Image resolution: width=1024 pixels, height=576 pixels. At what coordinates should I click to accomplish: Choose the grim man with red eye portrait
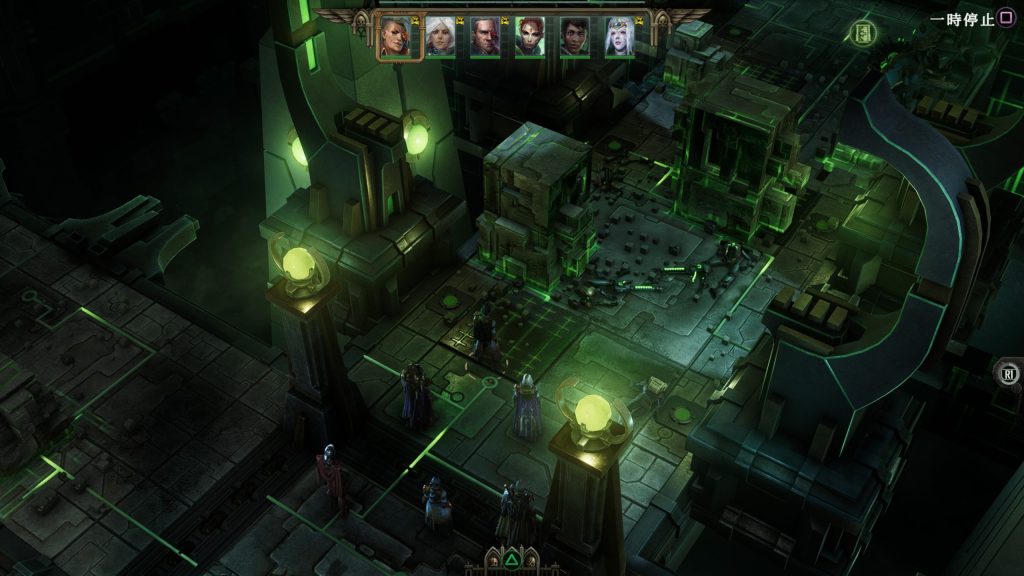pos(485,37)
